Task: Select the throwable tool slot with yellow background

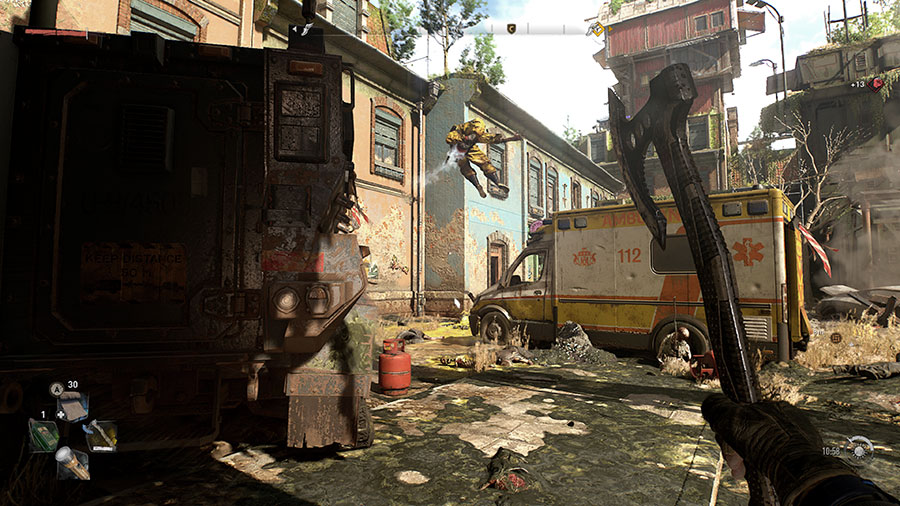Action: (x=101, y=435)
